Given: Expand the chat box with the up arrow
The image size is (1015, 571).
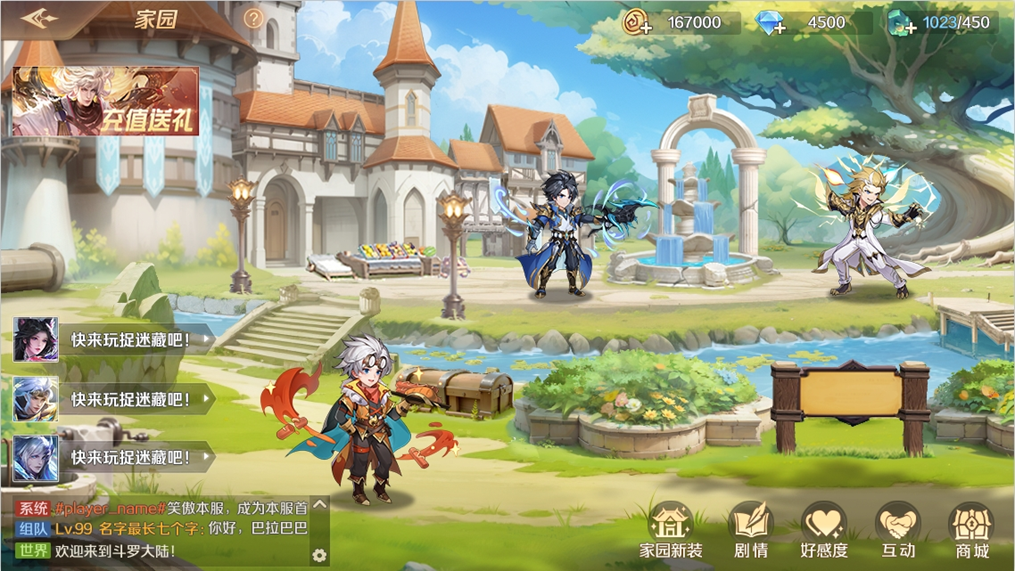Looking at the screenshot, I should point(320,505).
